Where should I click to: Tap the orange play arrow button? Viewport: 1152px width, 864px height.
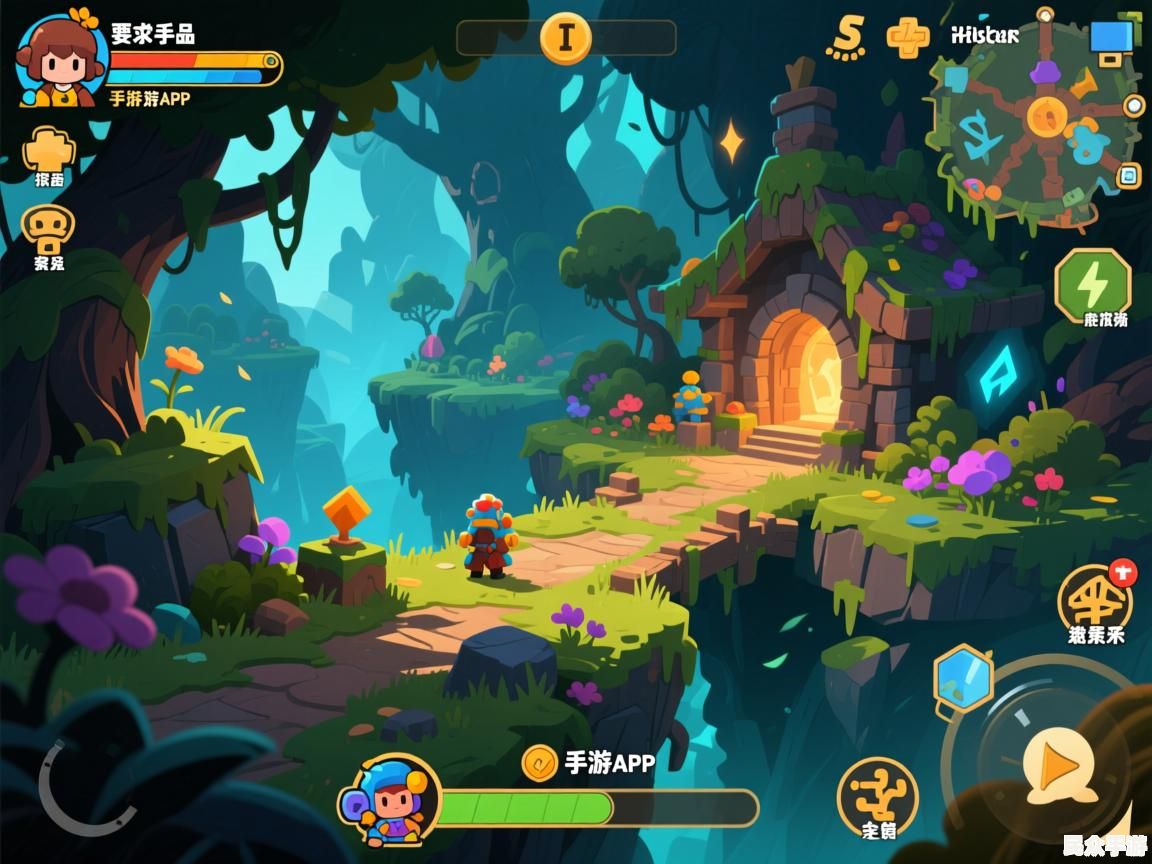click(x=1057, y=766)
